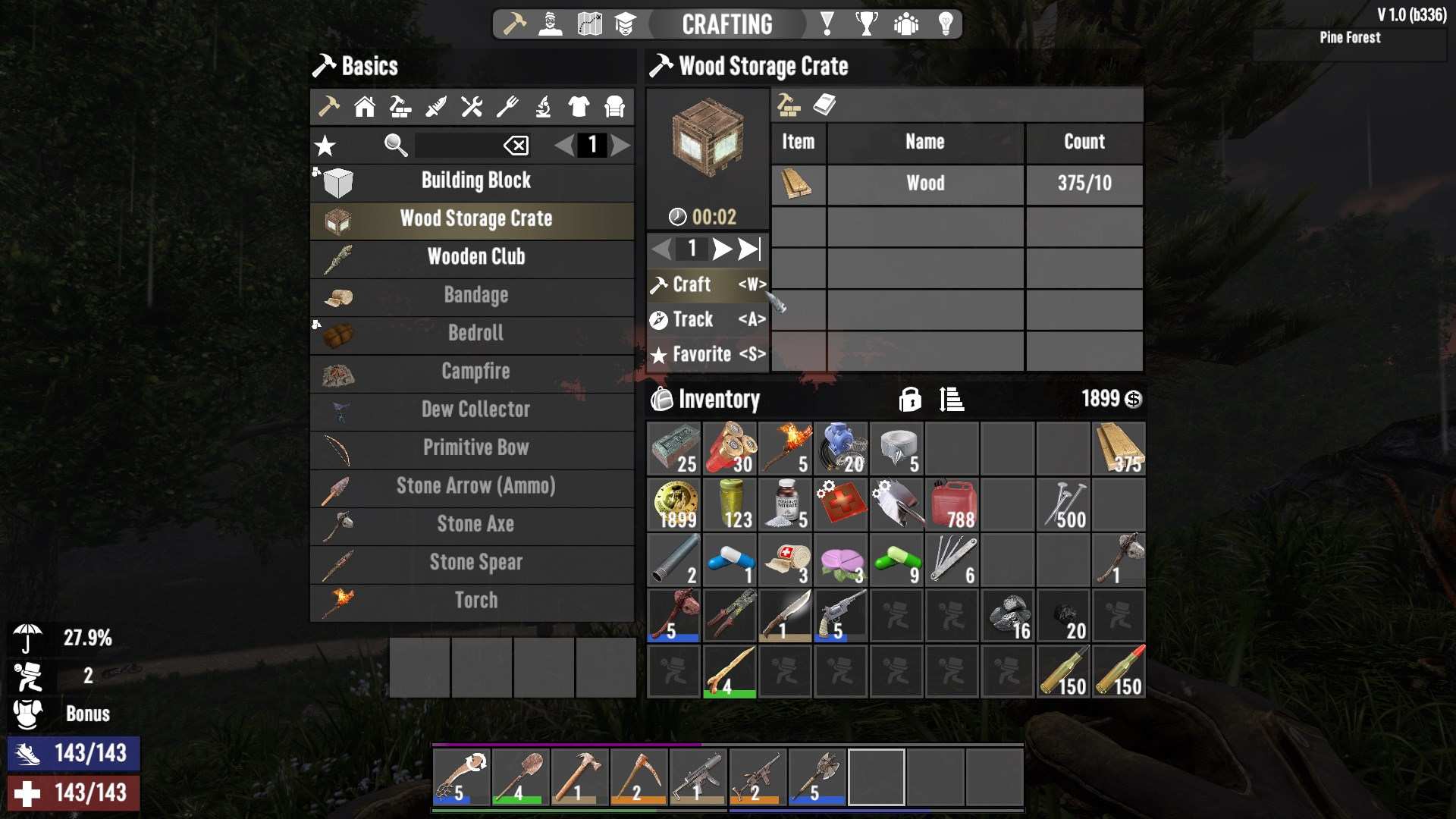The image size is (1456, 819).
Task: Select the wood stack in the inventory
Action: [1119, 449]
